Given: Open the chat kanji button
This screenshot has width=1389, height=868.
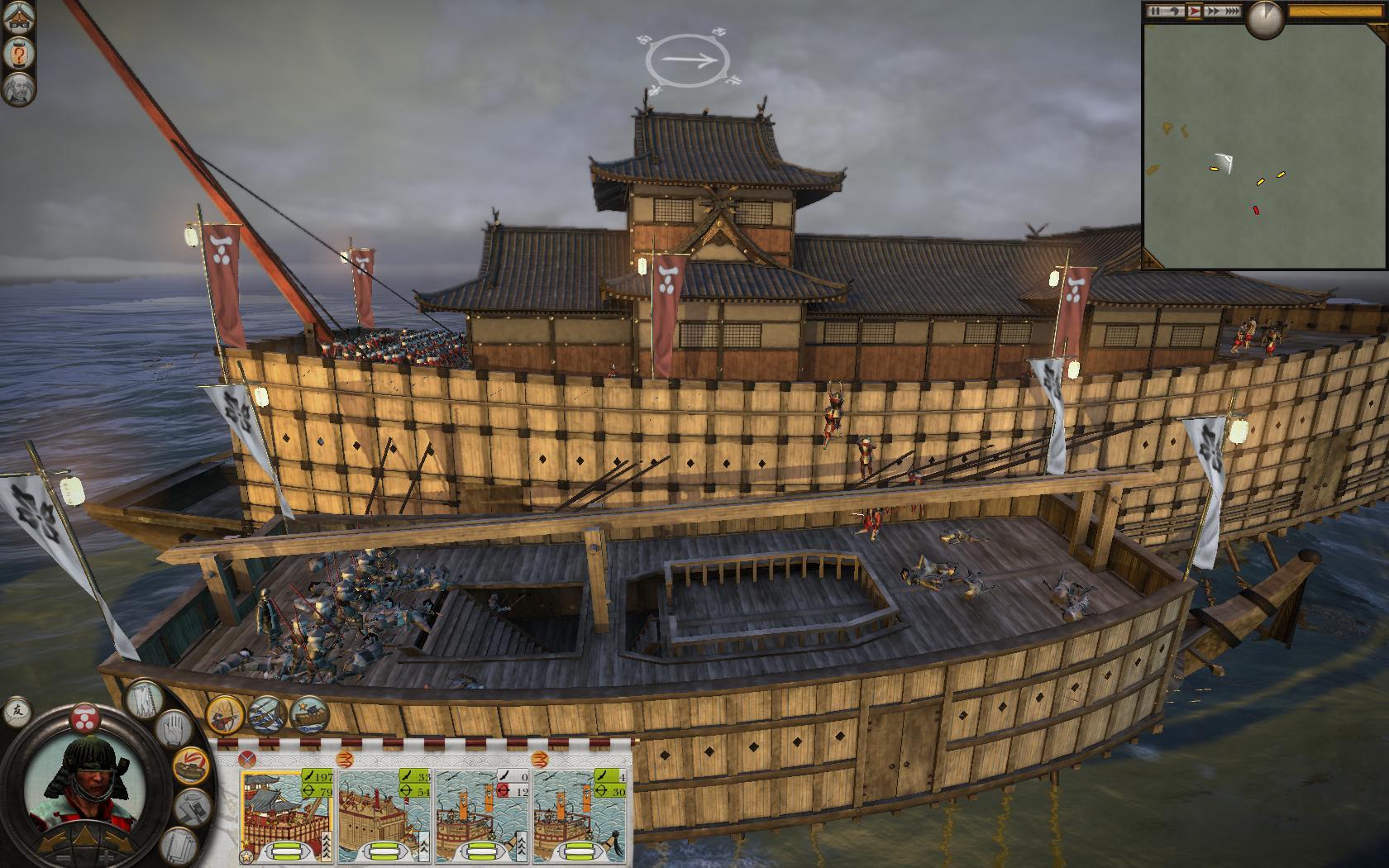Looking at the screenshot, I should click(x=17, y=710).
